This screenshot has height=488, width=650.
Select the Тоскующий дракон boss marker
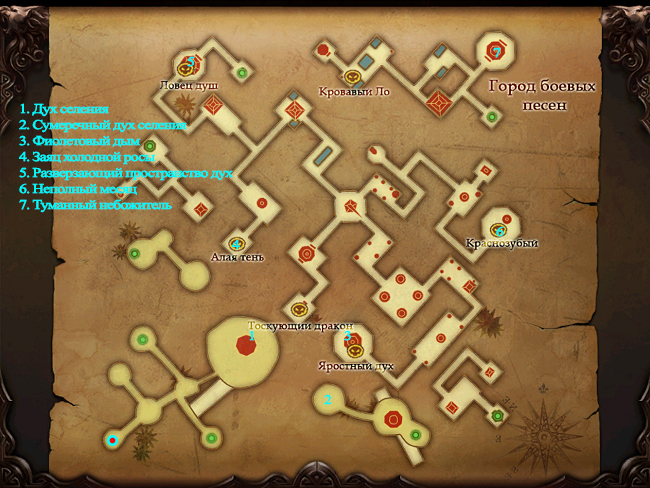coord(298,310)
